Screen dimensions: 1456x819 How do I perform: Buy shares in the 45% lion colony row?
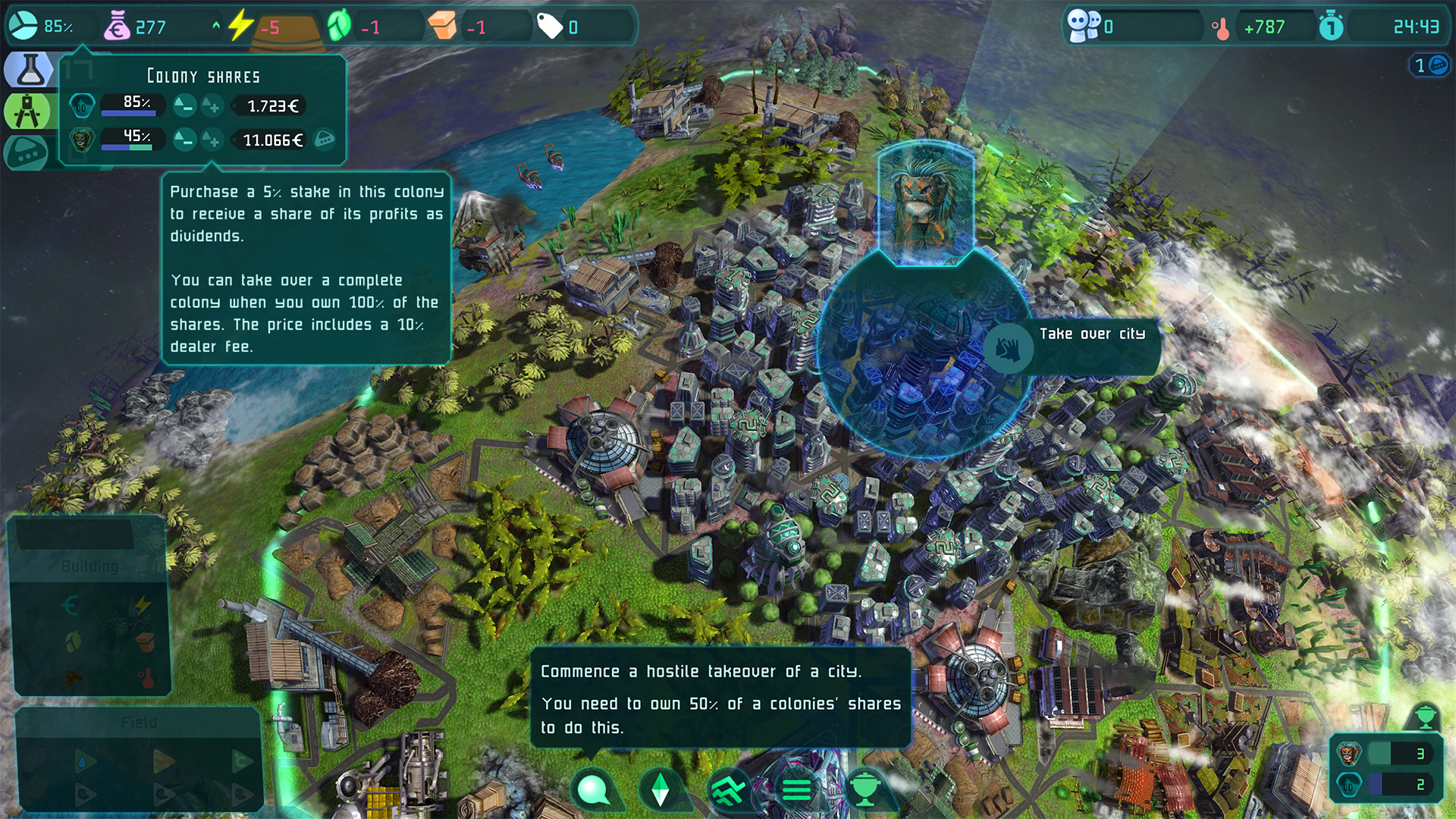[213, 140]
